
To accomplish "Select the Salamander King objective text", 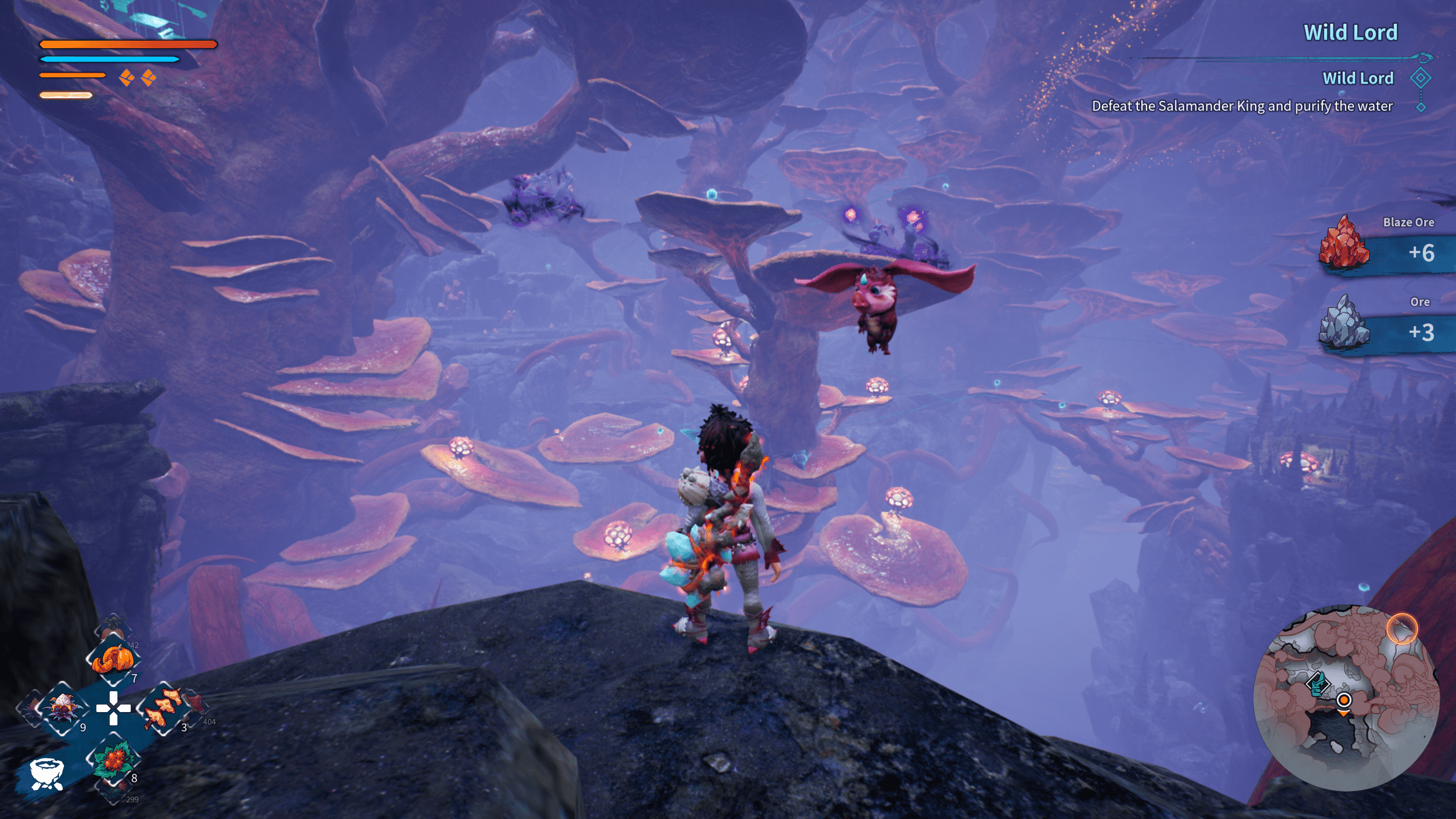I will 1242,106.
